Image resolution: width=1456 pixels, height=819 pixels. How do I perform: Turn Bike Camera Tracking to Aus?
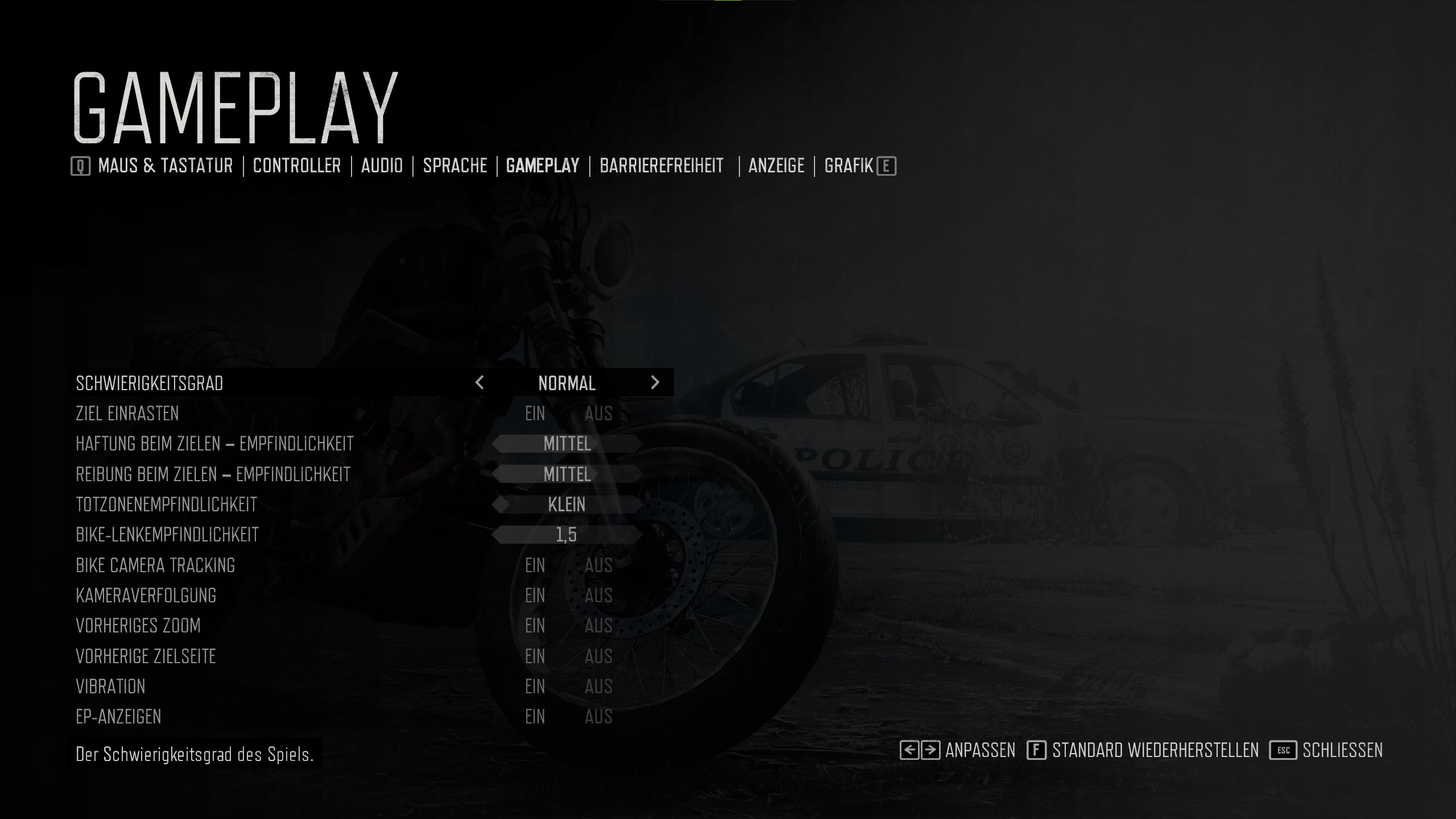coord(598,565)
